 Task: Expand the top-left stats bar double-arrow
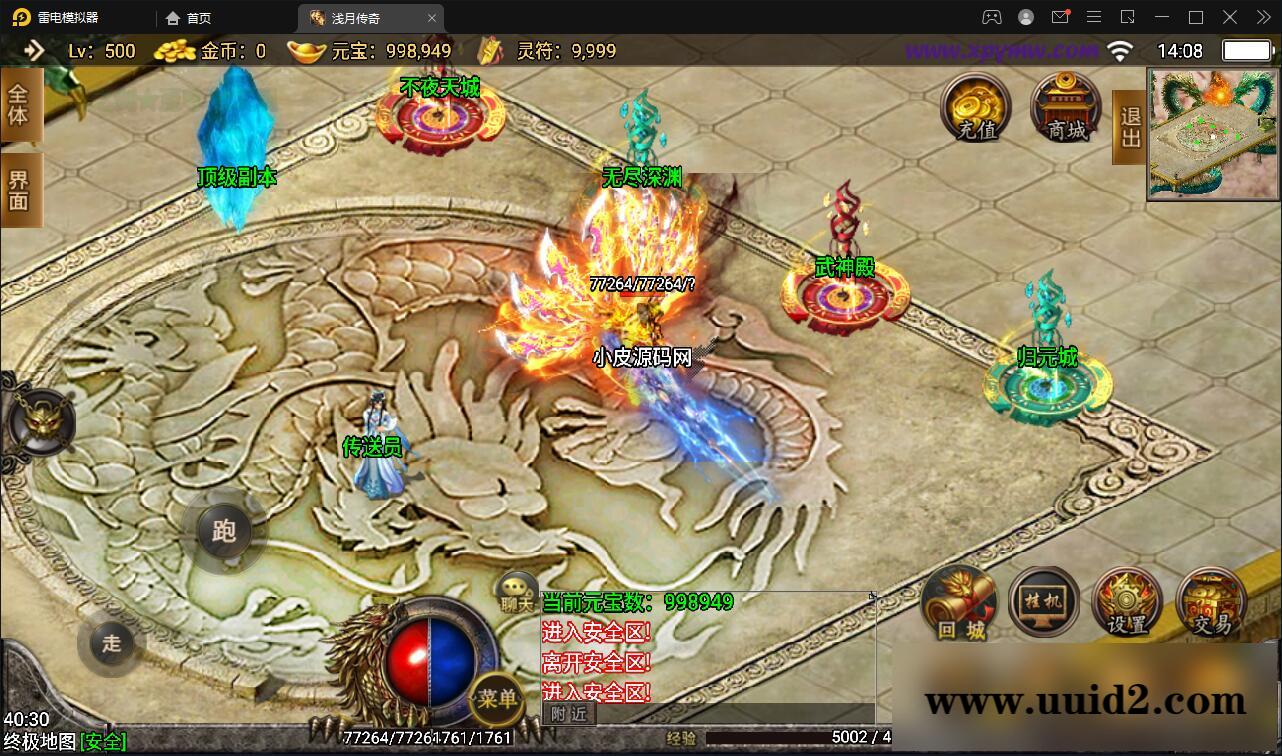(35, 50)
